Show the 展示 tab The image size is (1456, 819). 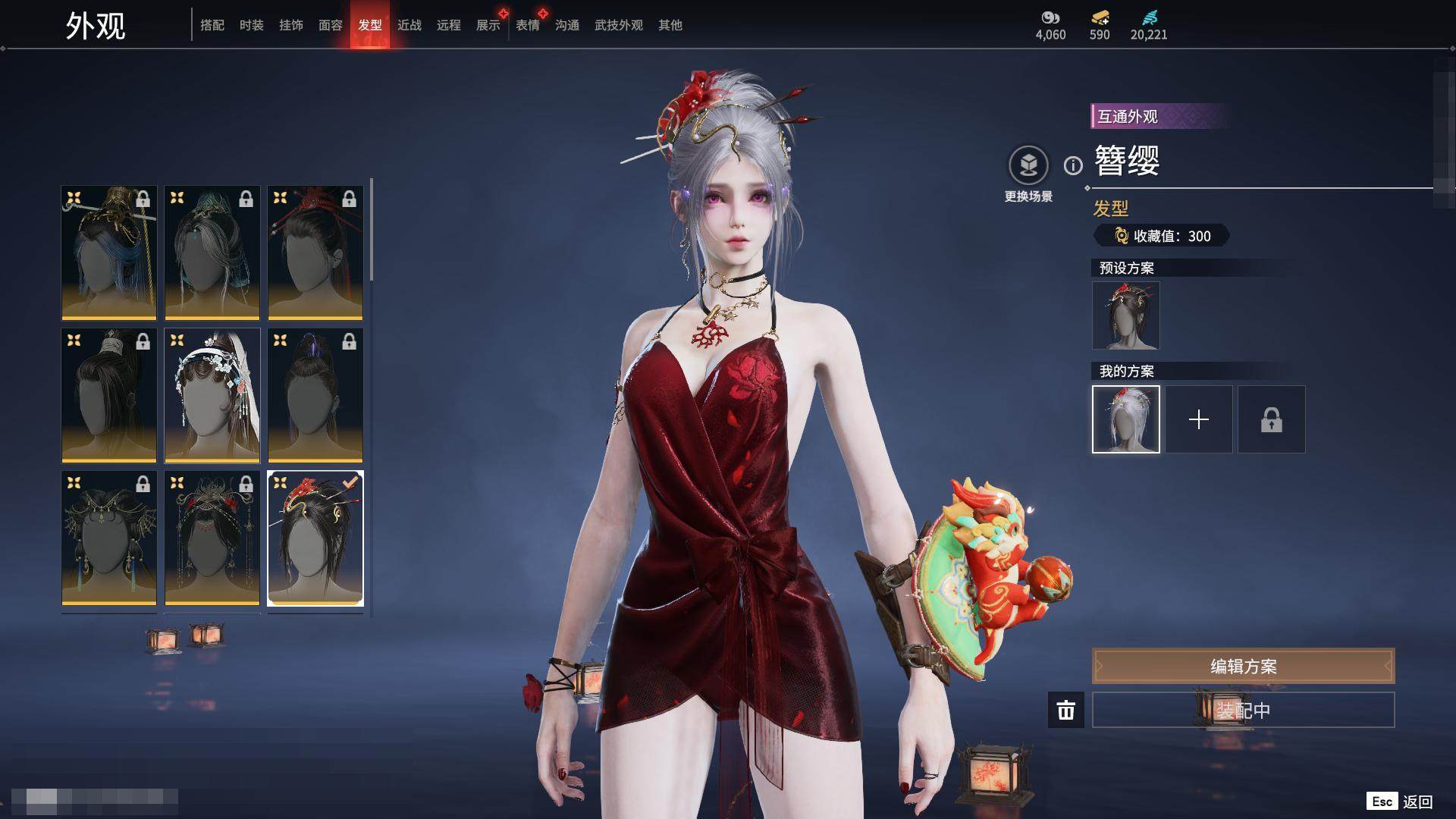[x=488, y=25]
